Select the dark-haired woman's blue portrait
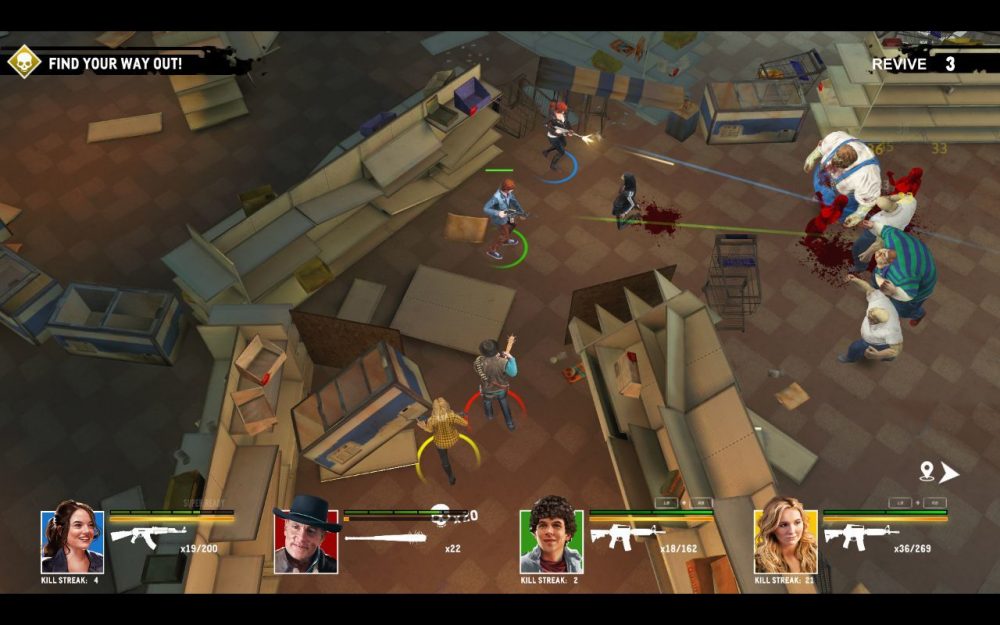 (x=72, y=541)
